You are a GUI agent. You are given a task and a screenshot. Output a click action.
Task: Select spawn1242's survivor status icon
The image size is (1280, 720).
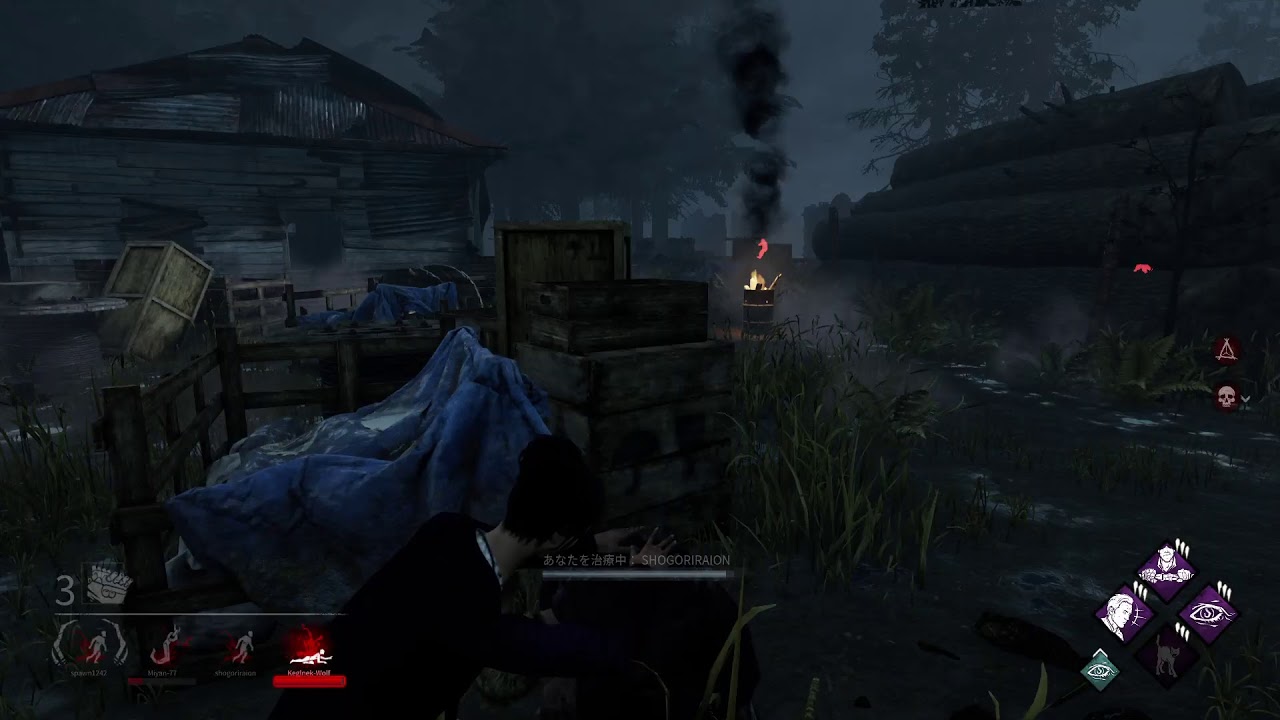tap(91, 646)
